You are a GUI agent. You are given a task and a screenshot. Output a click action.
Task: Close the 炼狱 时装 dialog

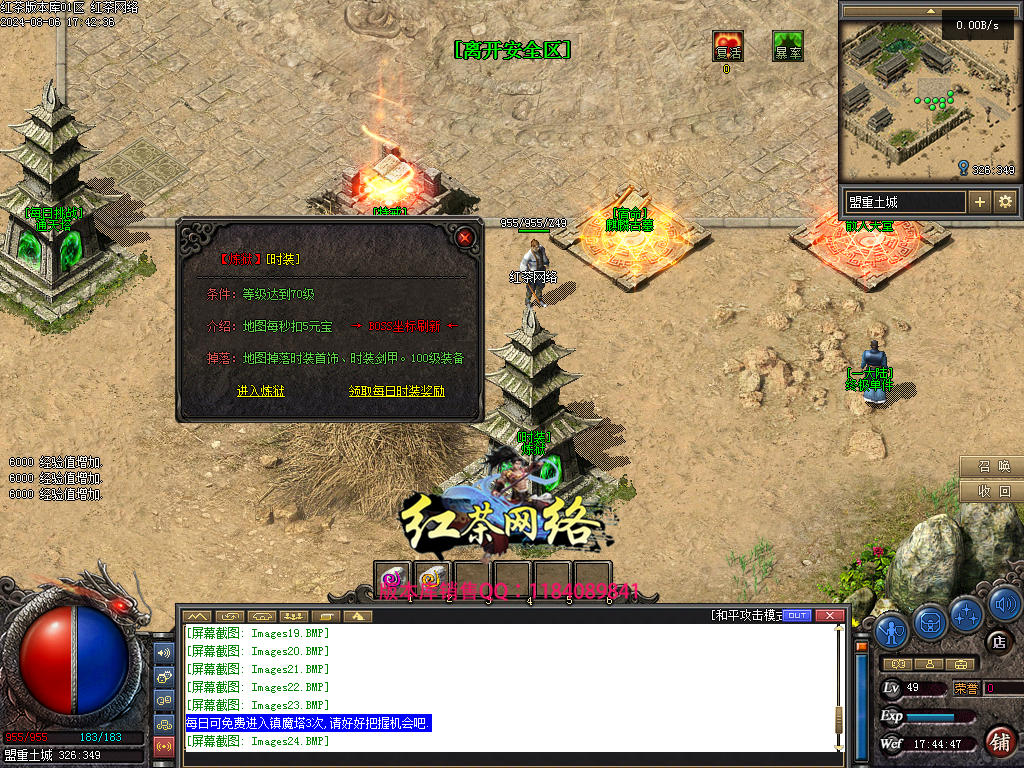[465, 237]
